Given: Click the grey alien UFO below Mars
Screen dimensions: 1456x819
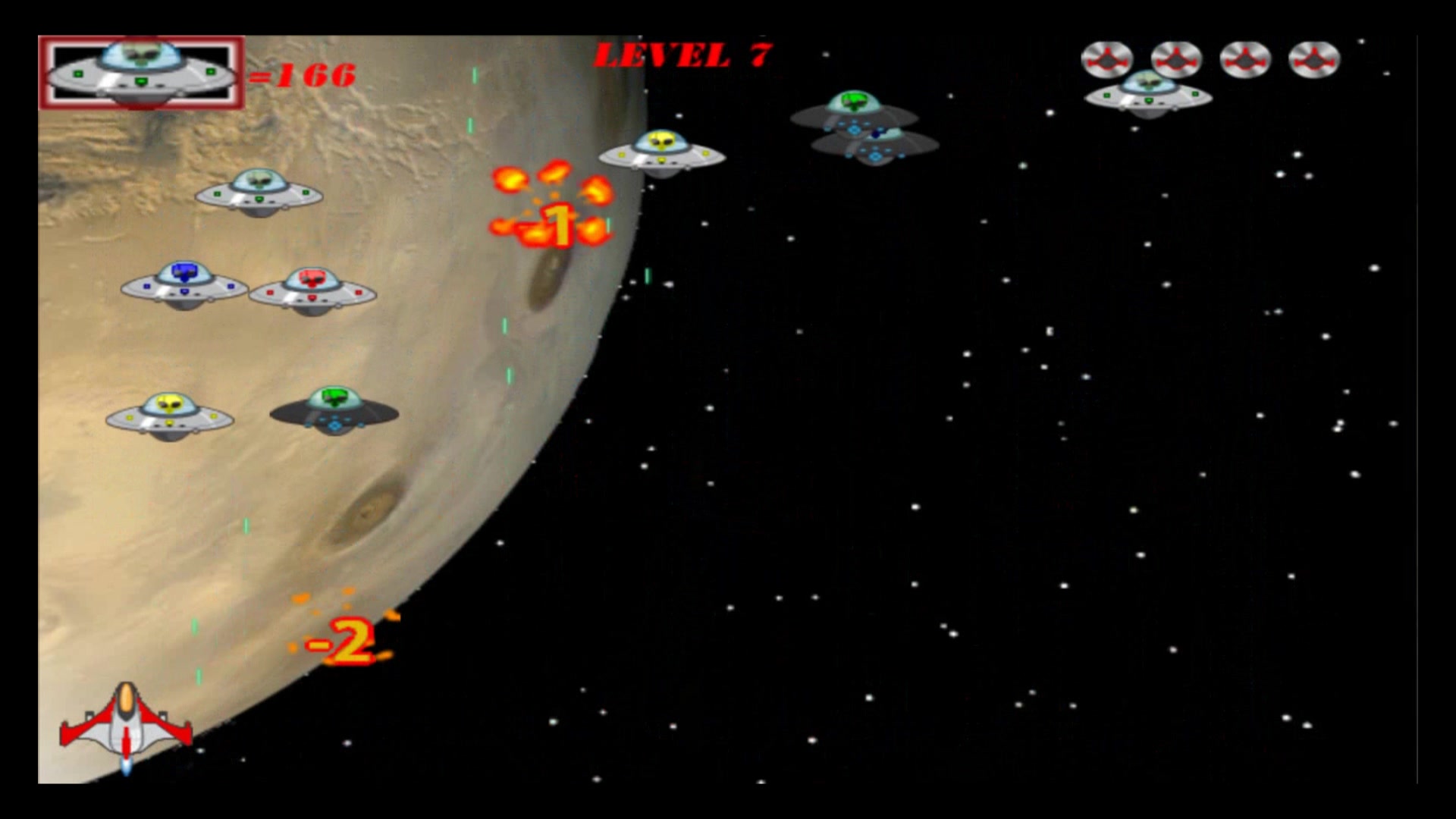Looking at the screenshot, I should (x=258, y=193).
